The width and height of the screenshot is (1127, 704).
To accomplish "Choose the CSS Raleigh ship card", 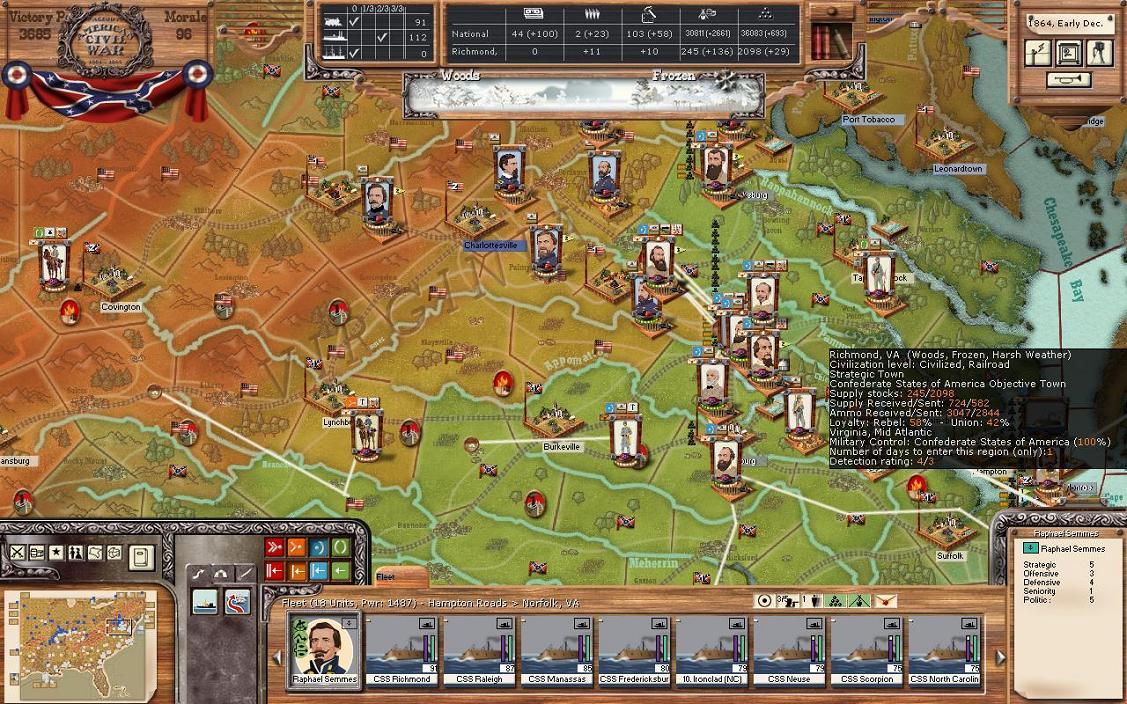I will click(x=480, y=649).
